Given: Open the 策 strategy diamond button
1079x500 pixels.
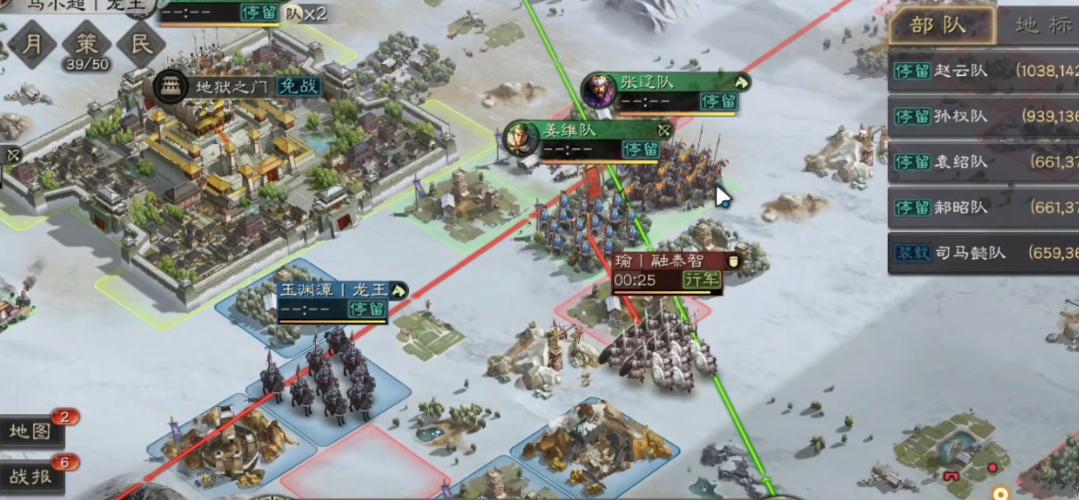Looking at the screenshot, I should pyautogui.click(x=87, y=43).
